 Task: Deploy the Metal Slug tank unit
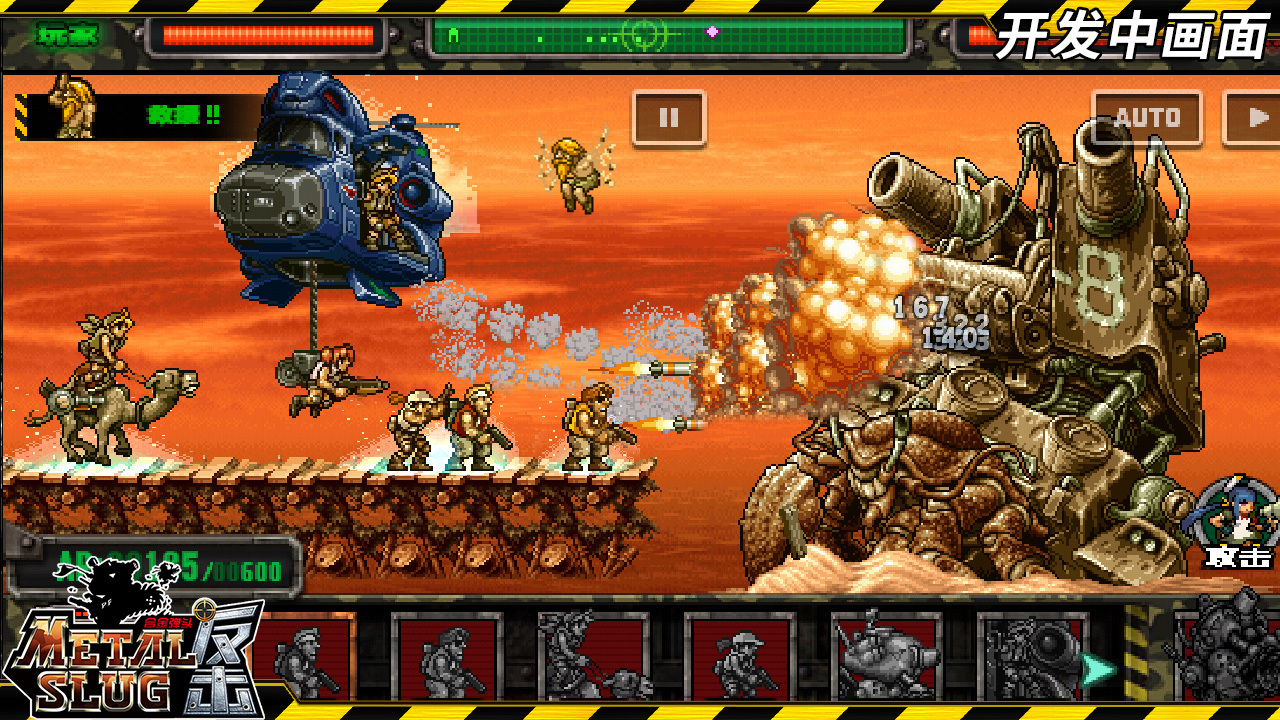point(885,656)
